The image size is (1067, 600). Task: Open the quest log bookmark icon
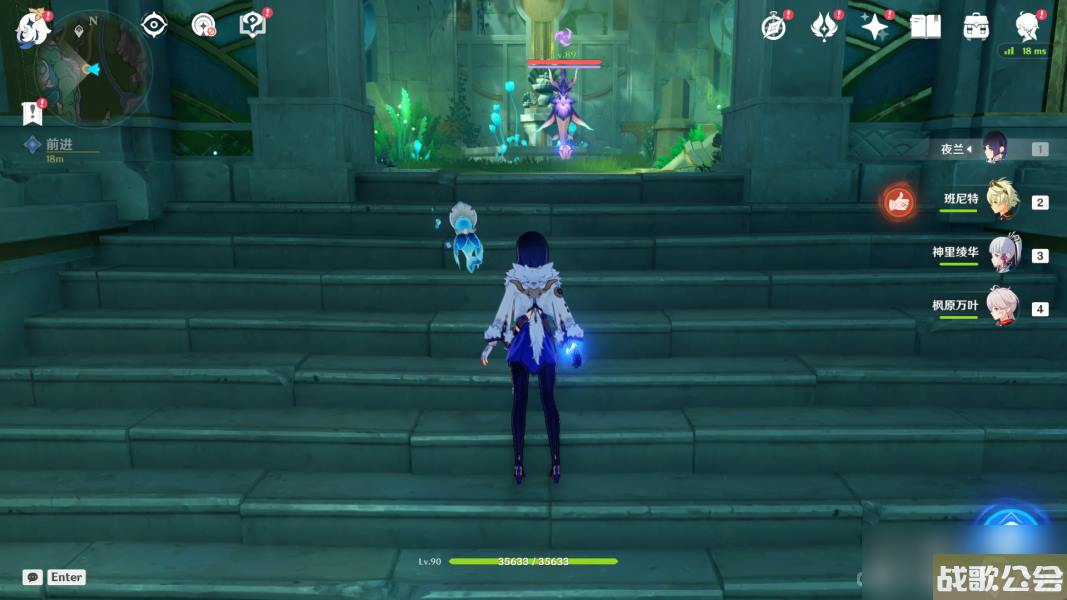tap(31, 113)
